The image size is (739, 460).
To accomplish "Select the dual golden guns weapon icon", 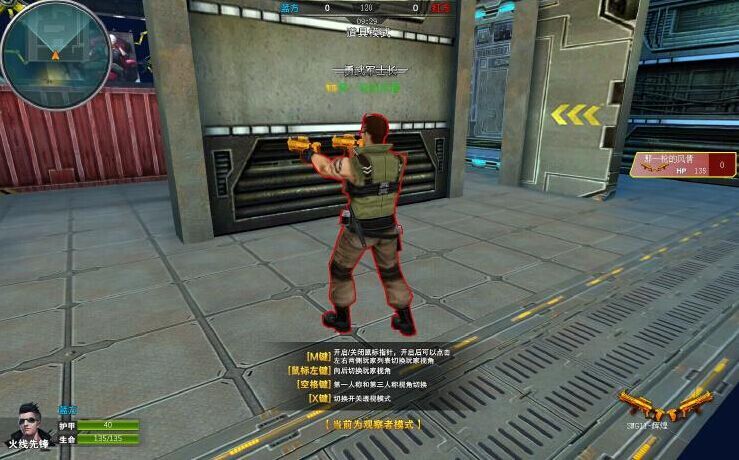I will click(664, 405).
